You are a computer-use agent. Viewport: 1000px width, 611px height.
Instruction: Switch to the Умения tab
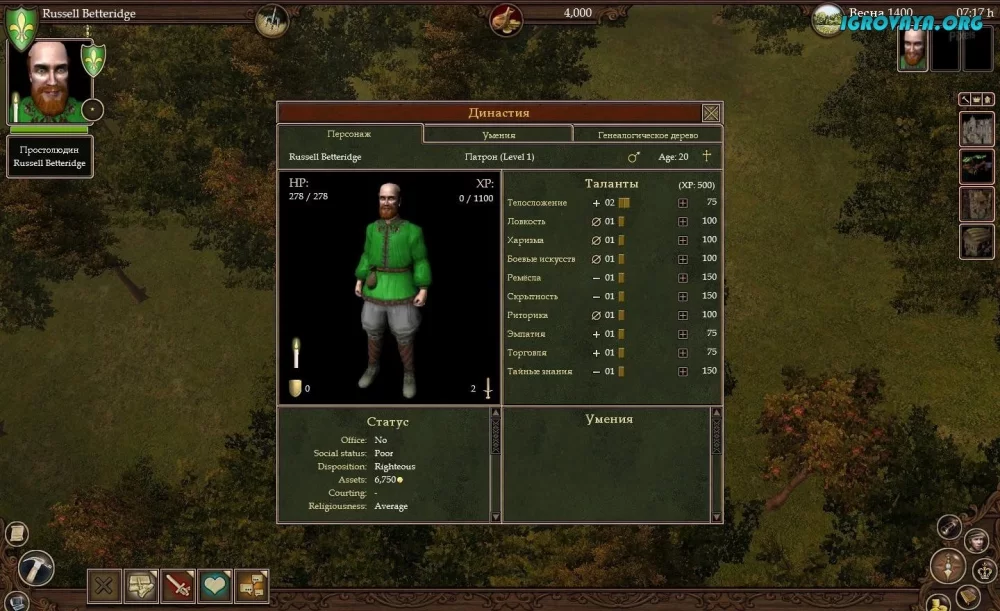click(x=498, y=134)
